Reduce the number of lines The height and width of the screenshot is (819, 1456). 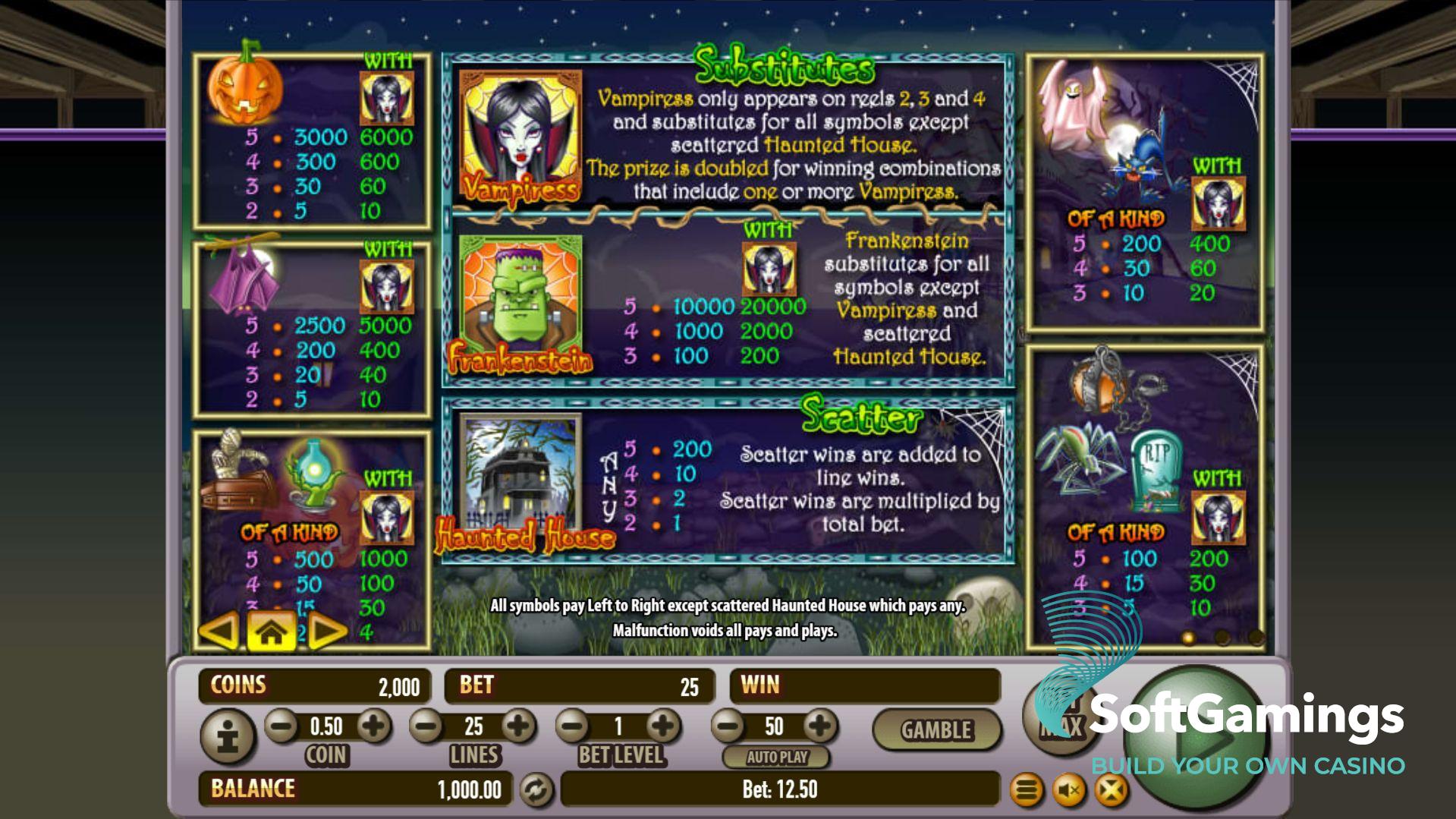coord(426,726)
